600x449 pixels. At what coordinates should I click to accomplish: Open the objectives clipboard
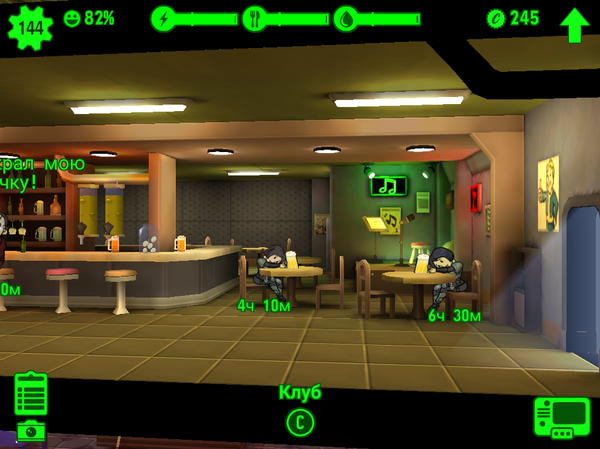31,394
